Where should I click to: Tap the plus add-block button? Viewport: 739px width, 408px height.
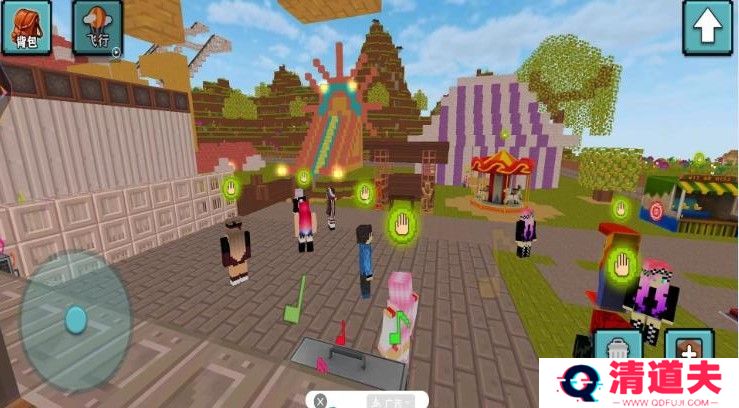[x=690, y=346]
